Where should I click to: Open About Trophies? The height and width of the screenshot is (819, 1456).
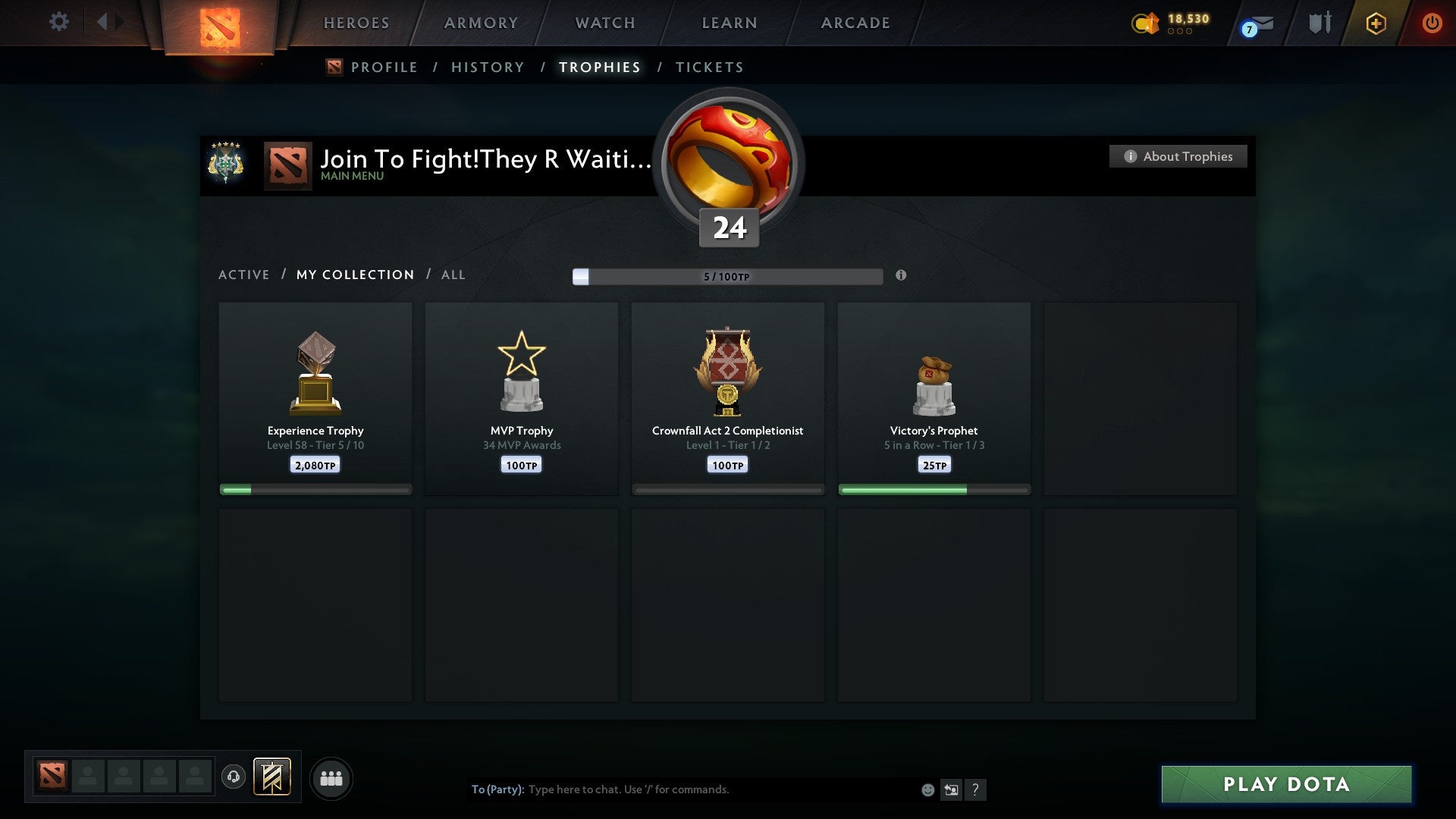coord(1178,156)
